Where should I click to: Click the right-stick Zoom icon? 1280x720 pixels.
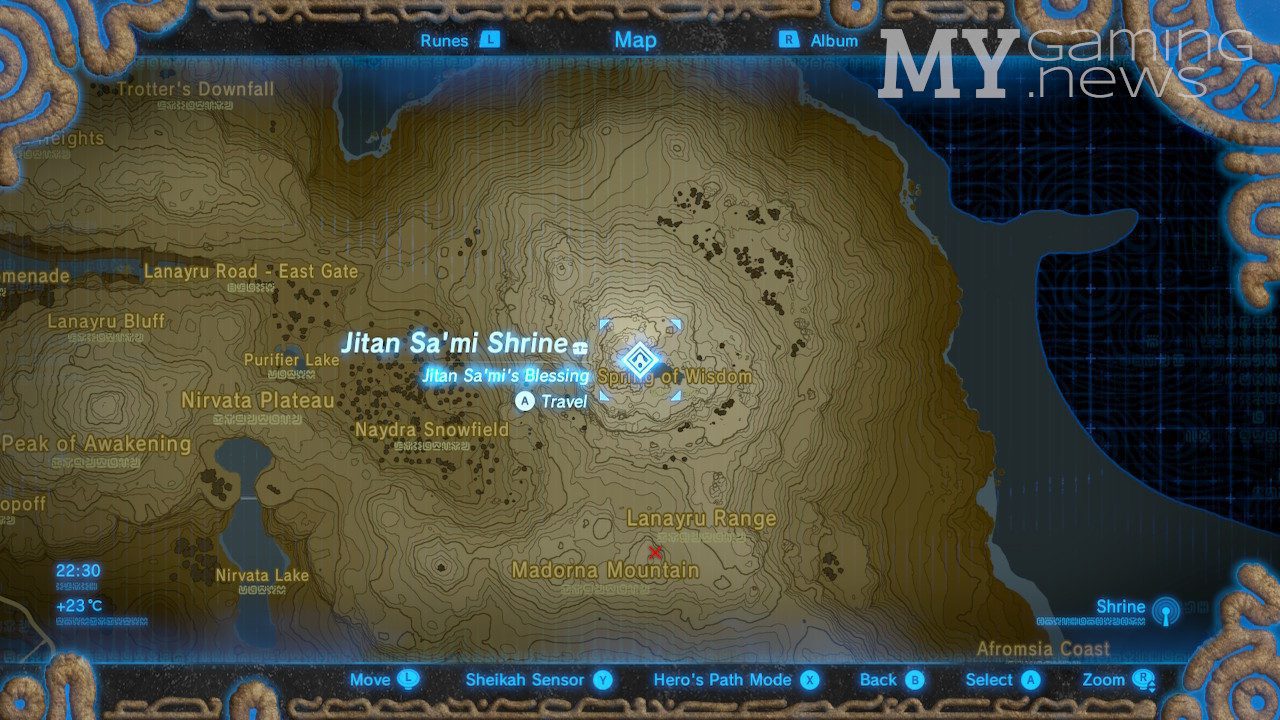(x=1143, y=679)
